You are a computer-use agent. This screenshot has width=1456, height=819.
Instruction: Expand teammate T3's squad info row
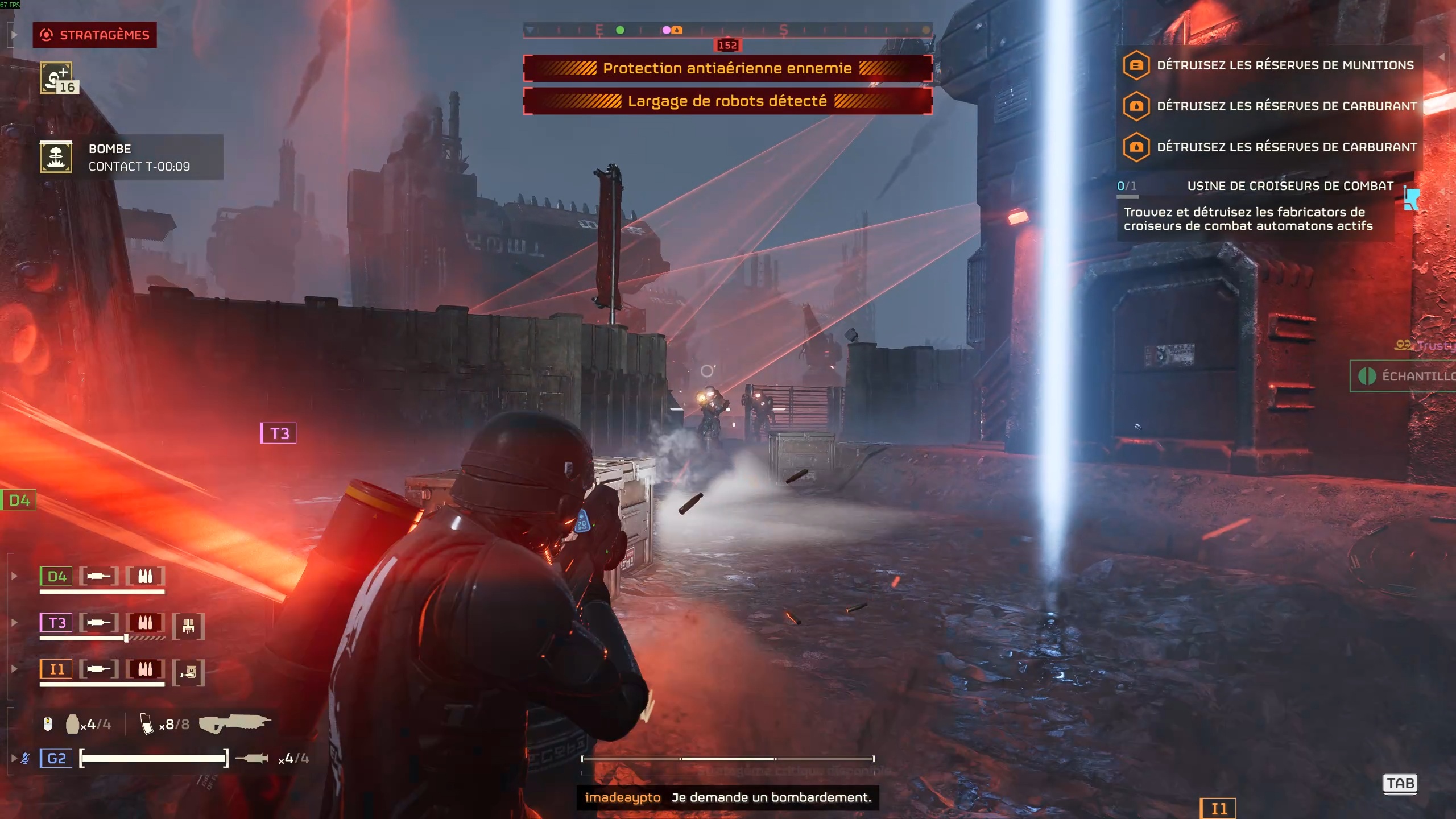[x=14, y=622]
